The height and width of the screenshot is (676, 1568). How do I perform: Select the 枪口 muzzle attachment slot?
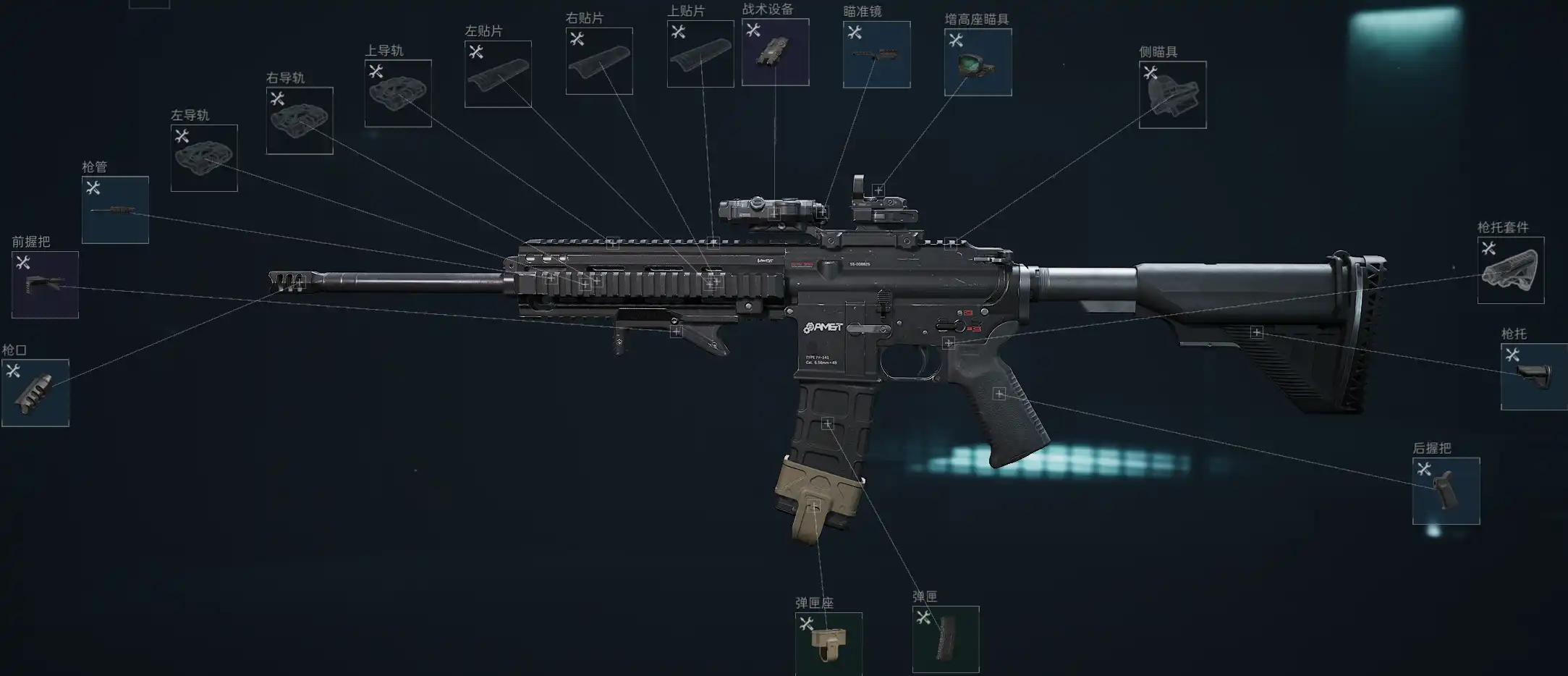pos(35,393)
